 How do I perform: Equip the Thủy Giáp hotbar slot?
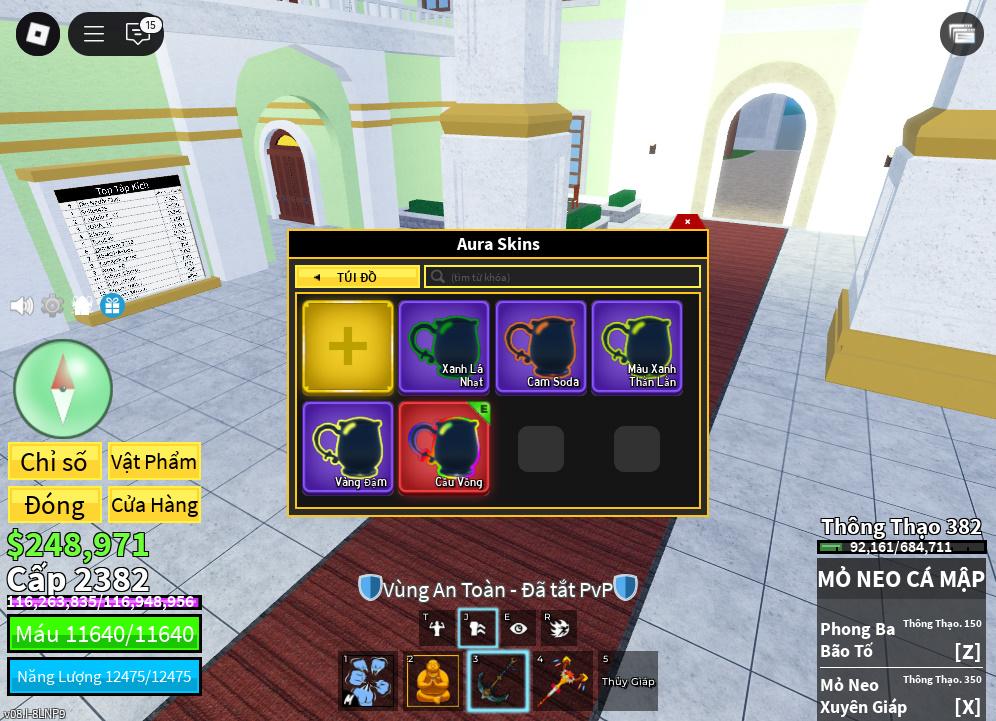[627, 681]
